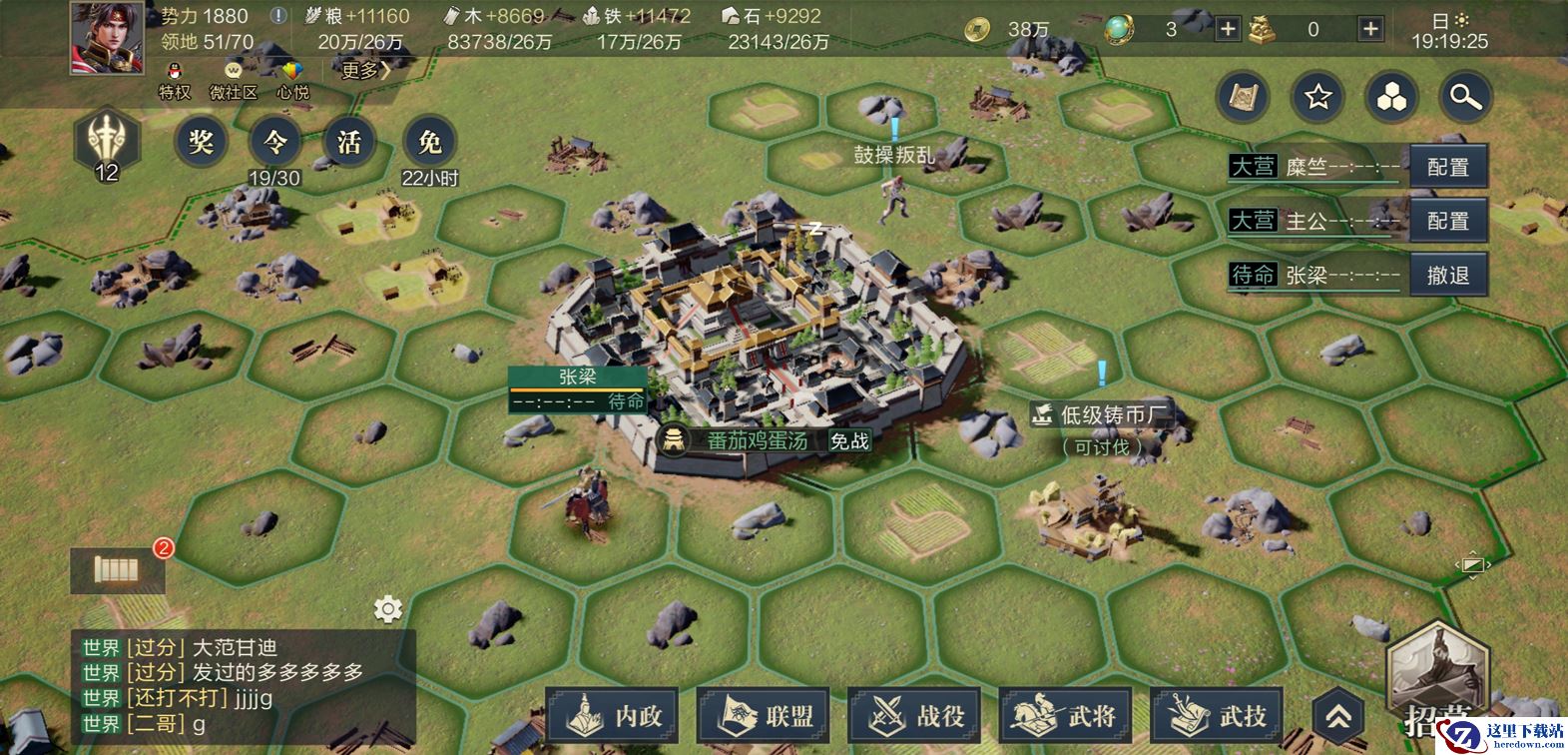
Task: Click 撤退 to withdraw 张梁
Action: [1447, 275]
